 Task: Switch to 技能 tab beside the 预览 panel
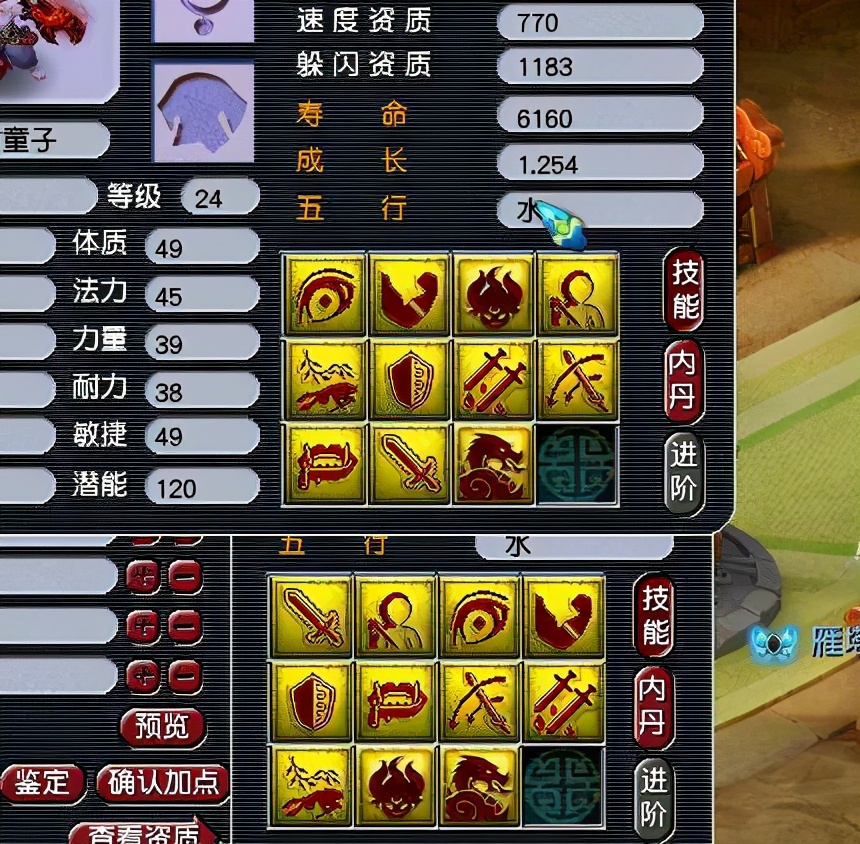(656, 616)
